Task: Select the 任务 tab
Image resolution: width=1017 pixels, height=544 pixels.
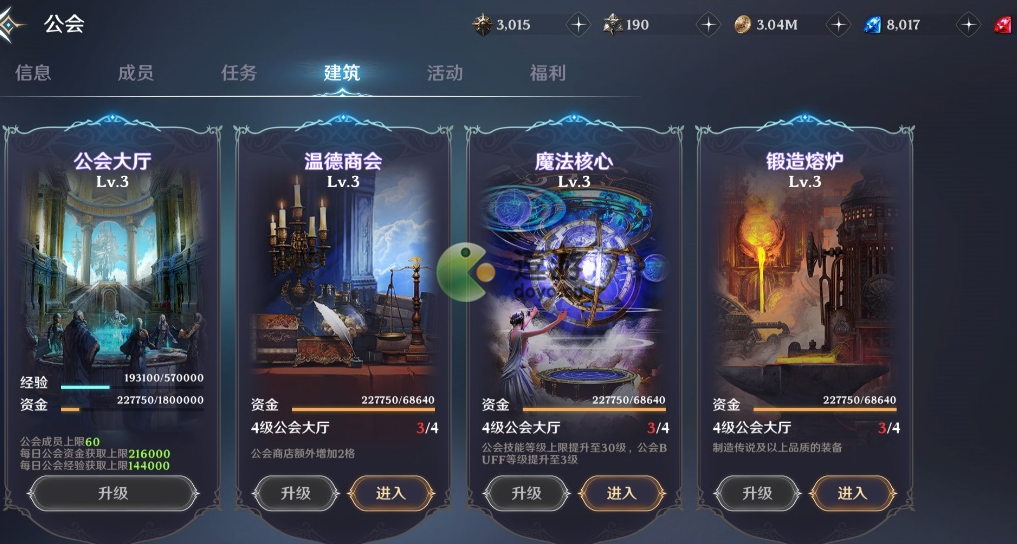Action: [239, 73]
